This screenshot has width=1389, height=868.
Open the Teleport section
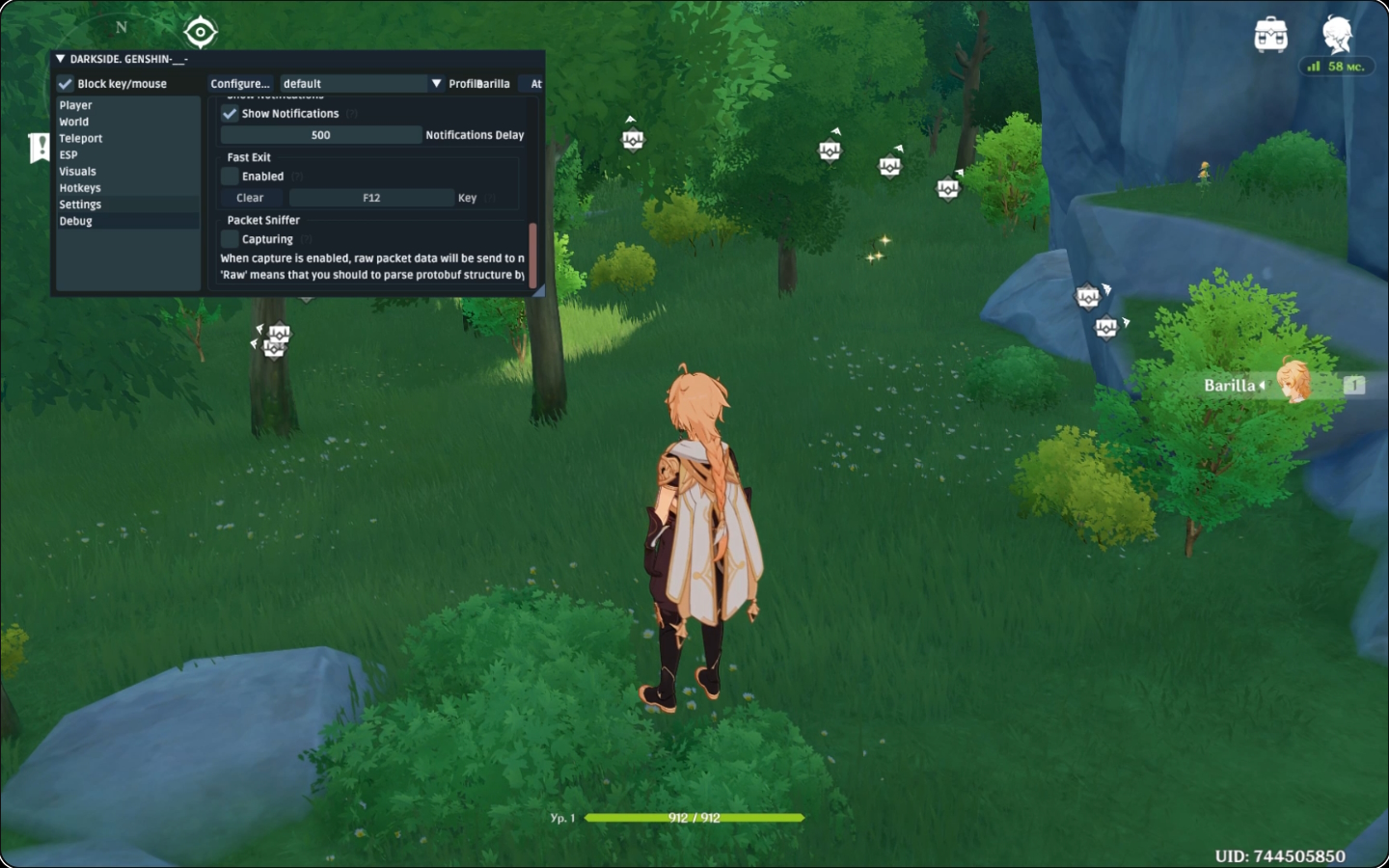click(x=81, y=138)
